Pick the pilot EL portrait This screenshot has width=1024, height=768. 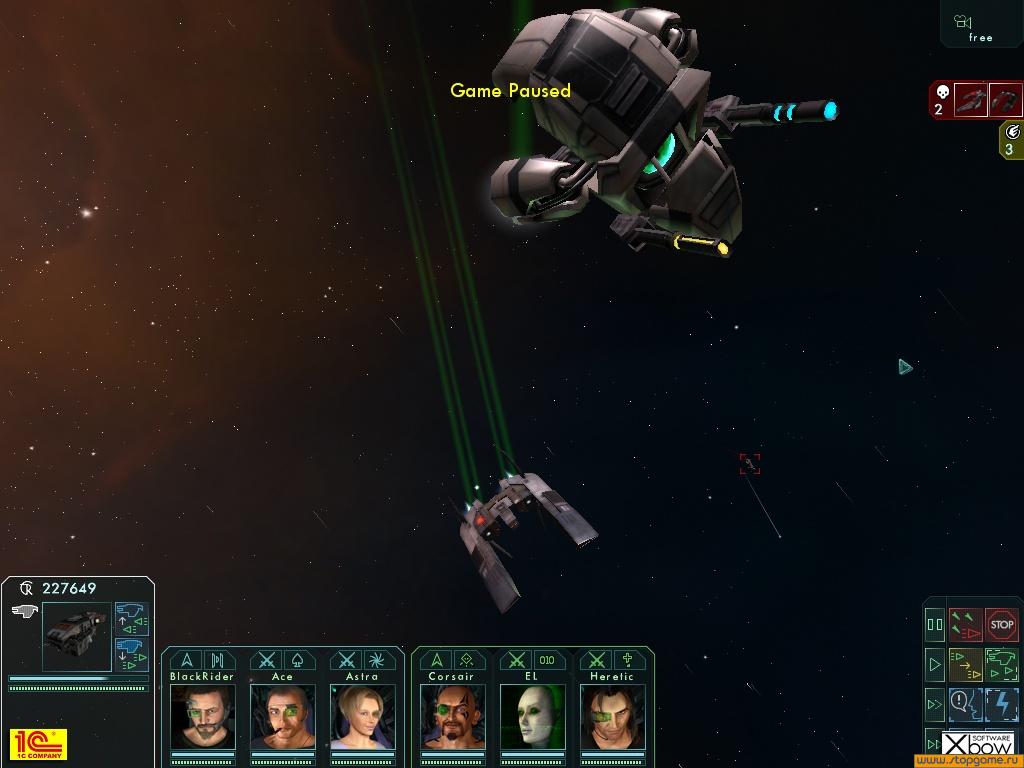coord(532,716)
